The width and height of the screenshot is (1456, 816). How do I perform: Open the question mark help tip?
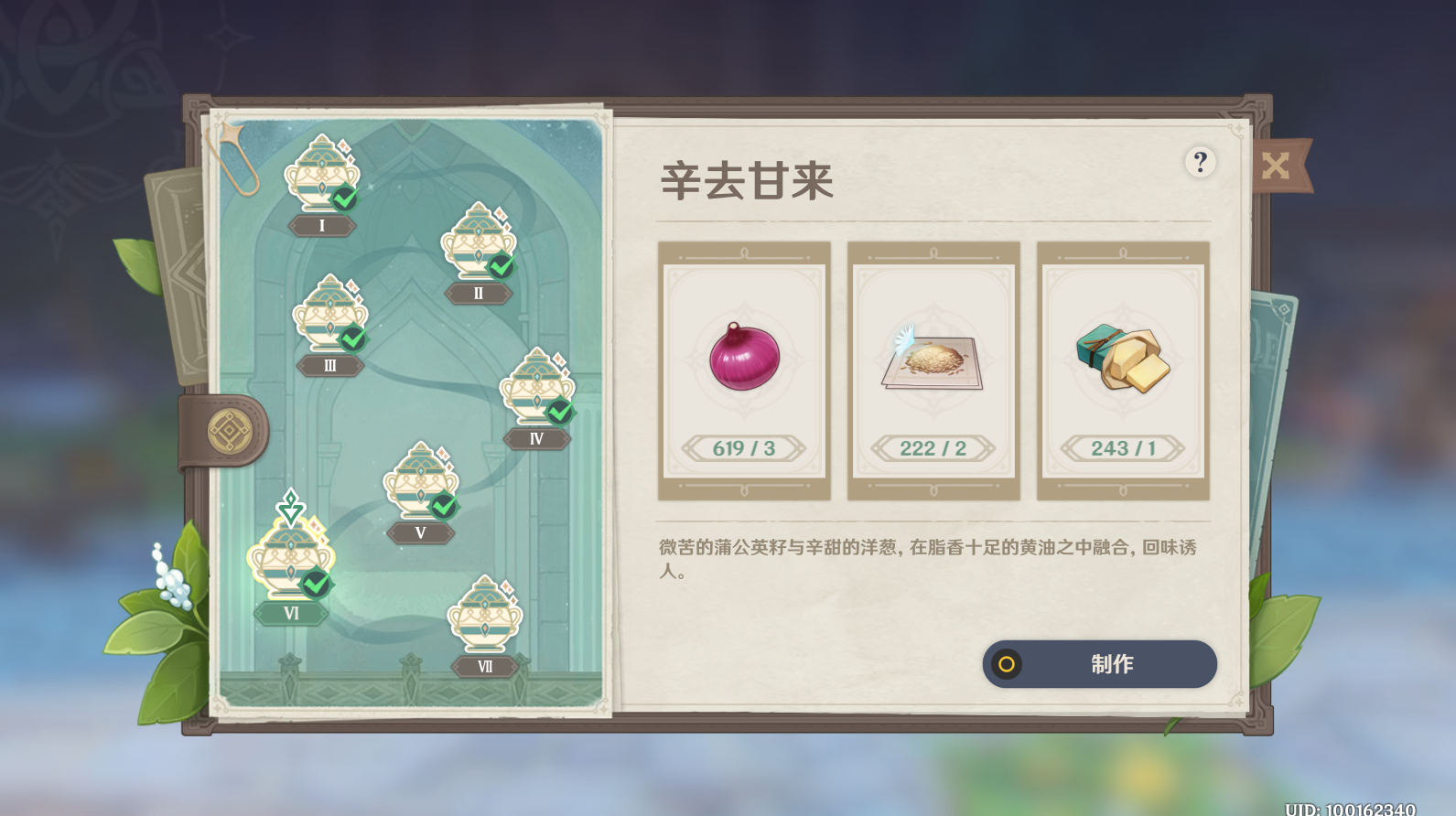[x=1200, y=164]
